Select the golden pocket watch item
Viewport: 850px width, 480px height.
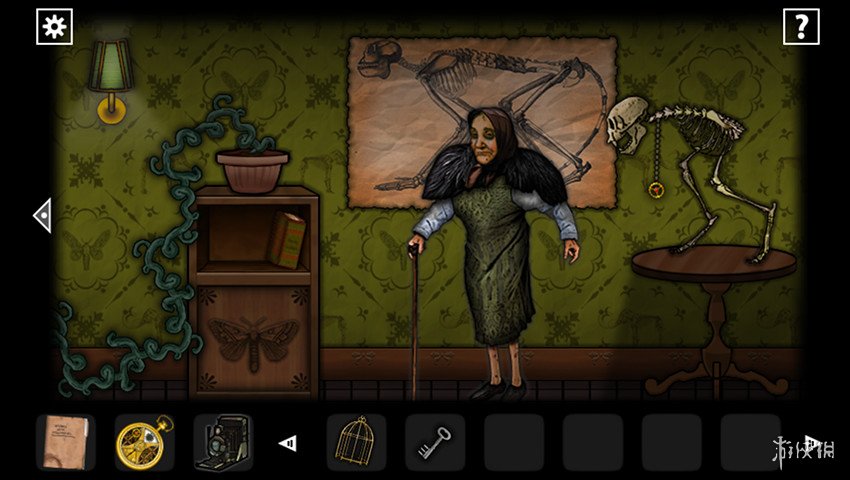click(x=144, y=442)
